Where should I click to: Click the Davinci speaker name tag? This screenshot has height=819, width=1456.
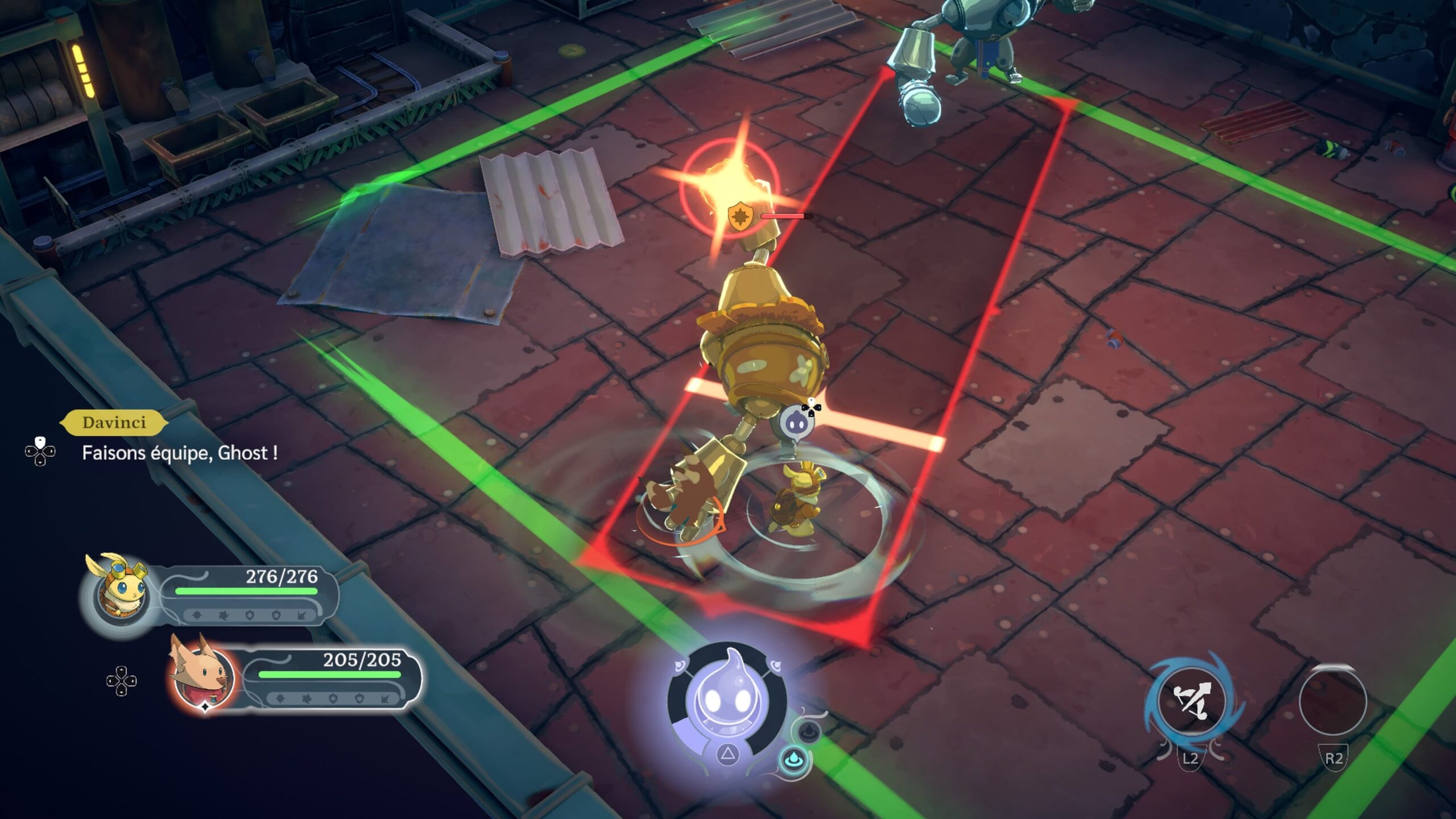pos(114,423)
